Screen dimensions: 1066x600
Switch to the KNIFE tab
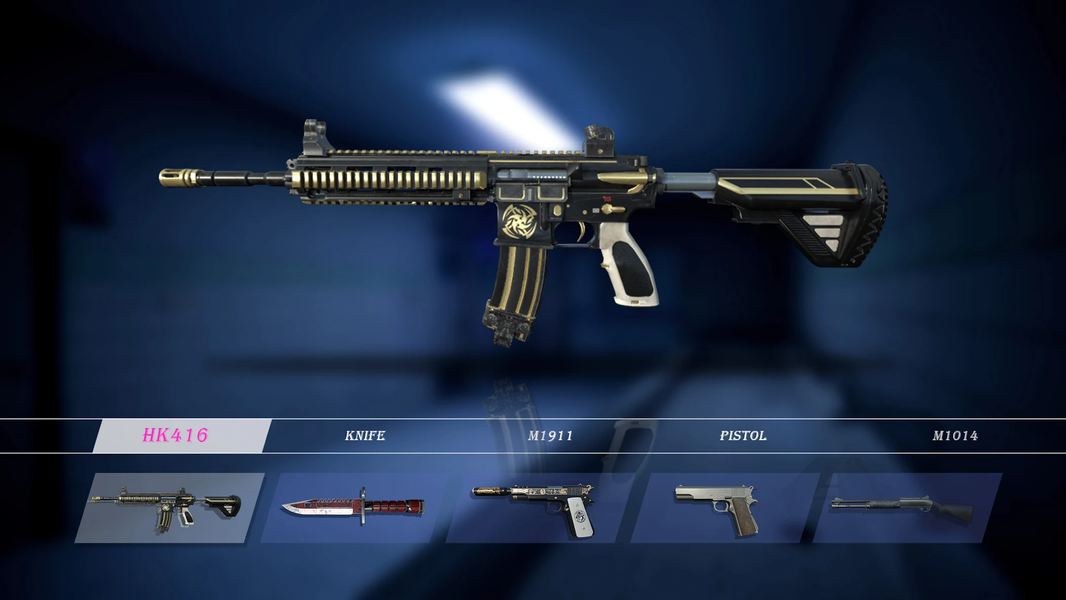tap(364, 436)
